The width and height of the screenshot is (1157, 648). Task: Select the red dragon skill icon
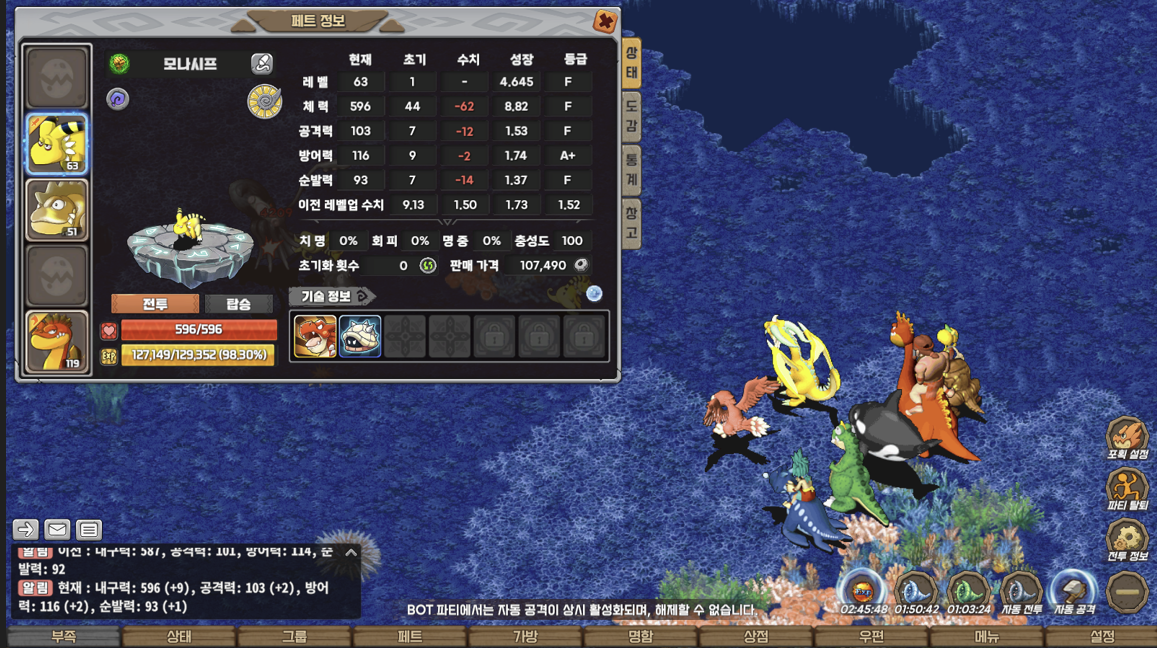pos(315,337)
